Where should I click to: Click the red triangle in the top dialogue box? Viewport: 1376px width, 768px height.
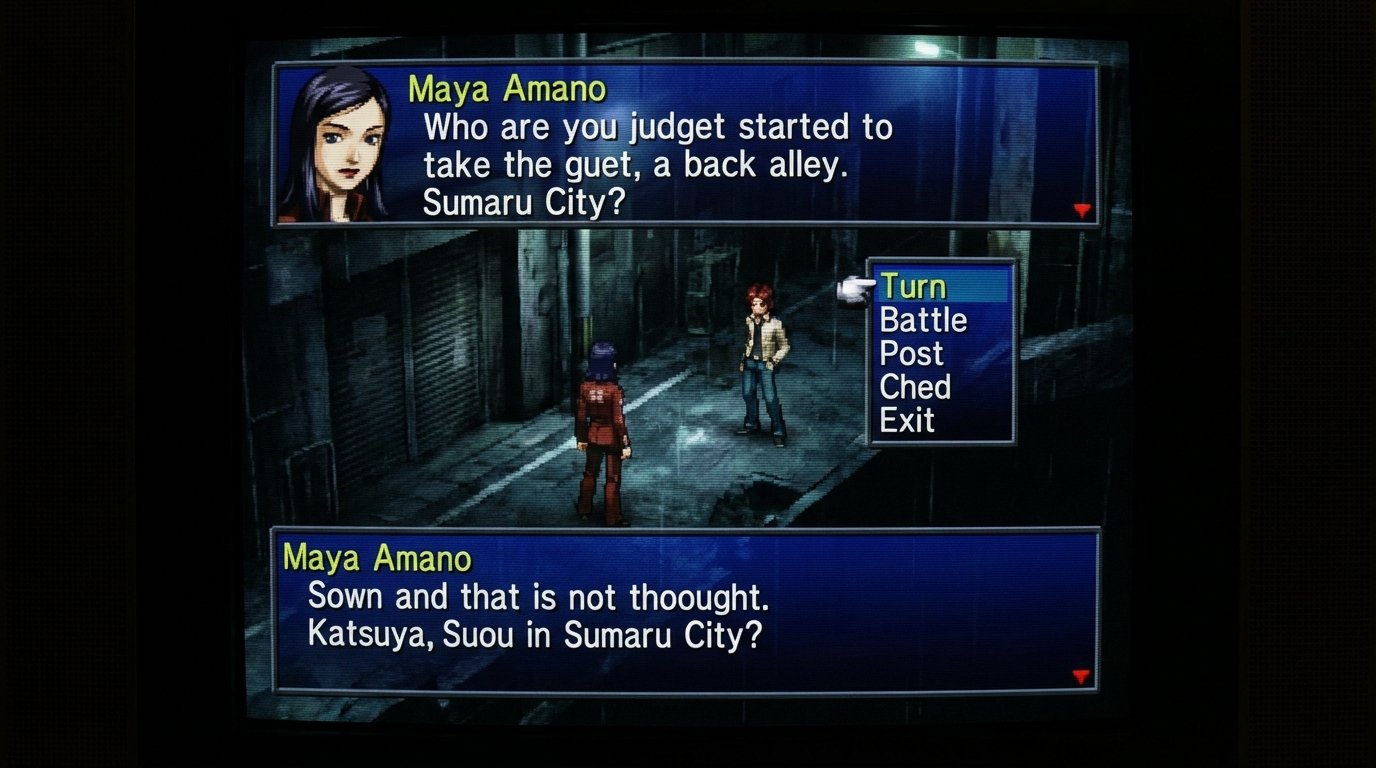[1082, 210]
